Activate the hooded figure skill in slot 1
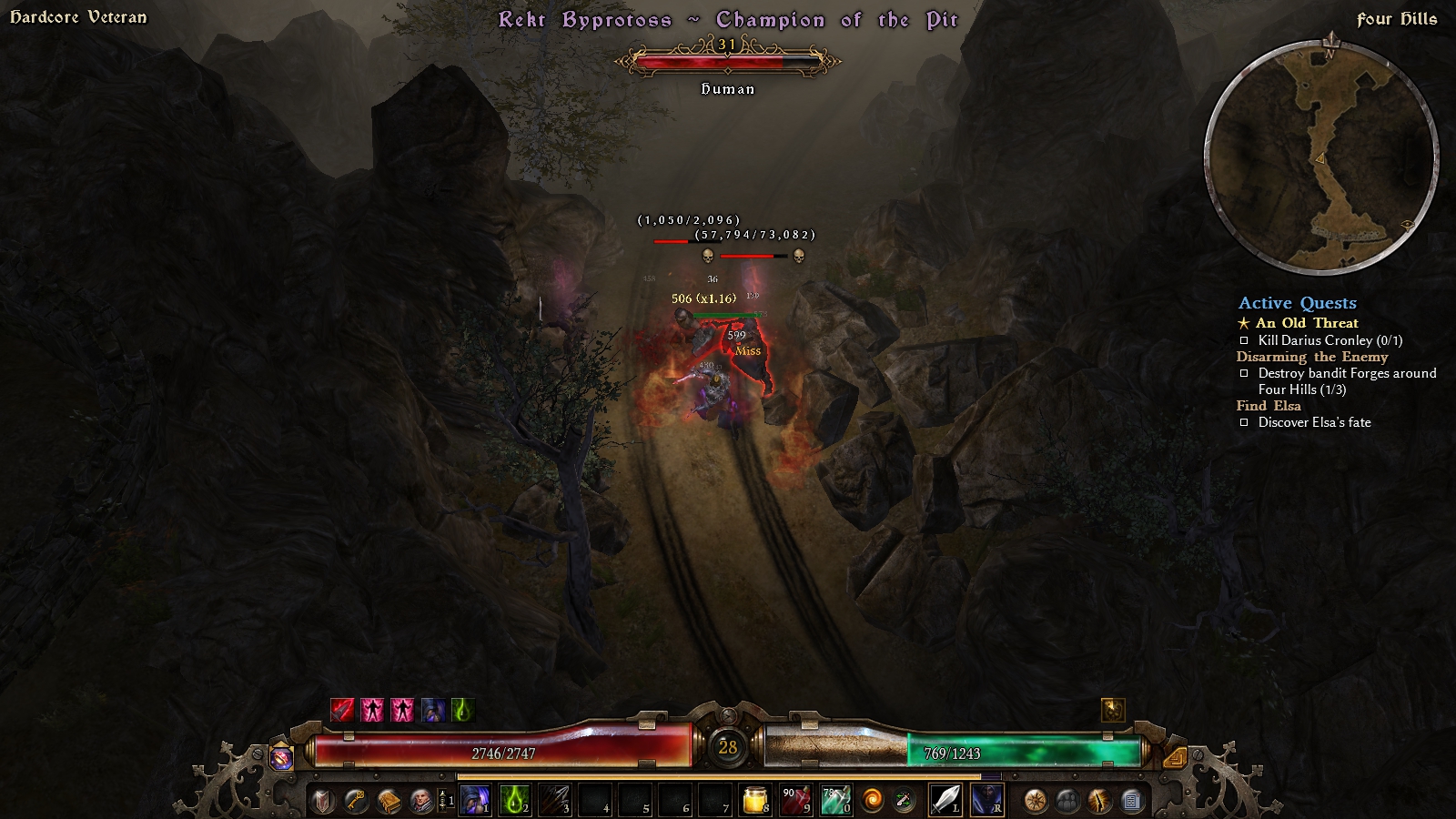1456x819 pixels. pos(474,801)
